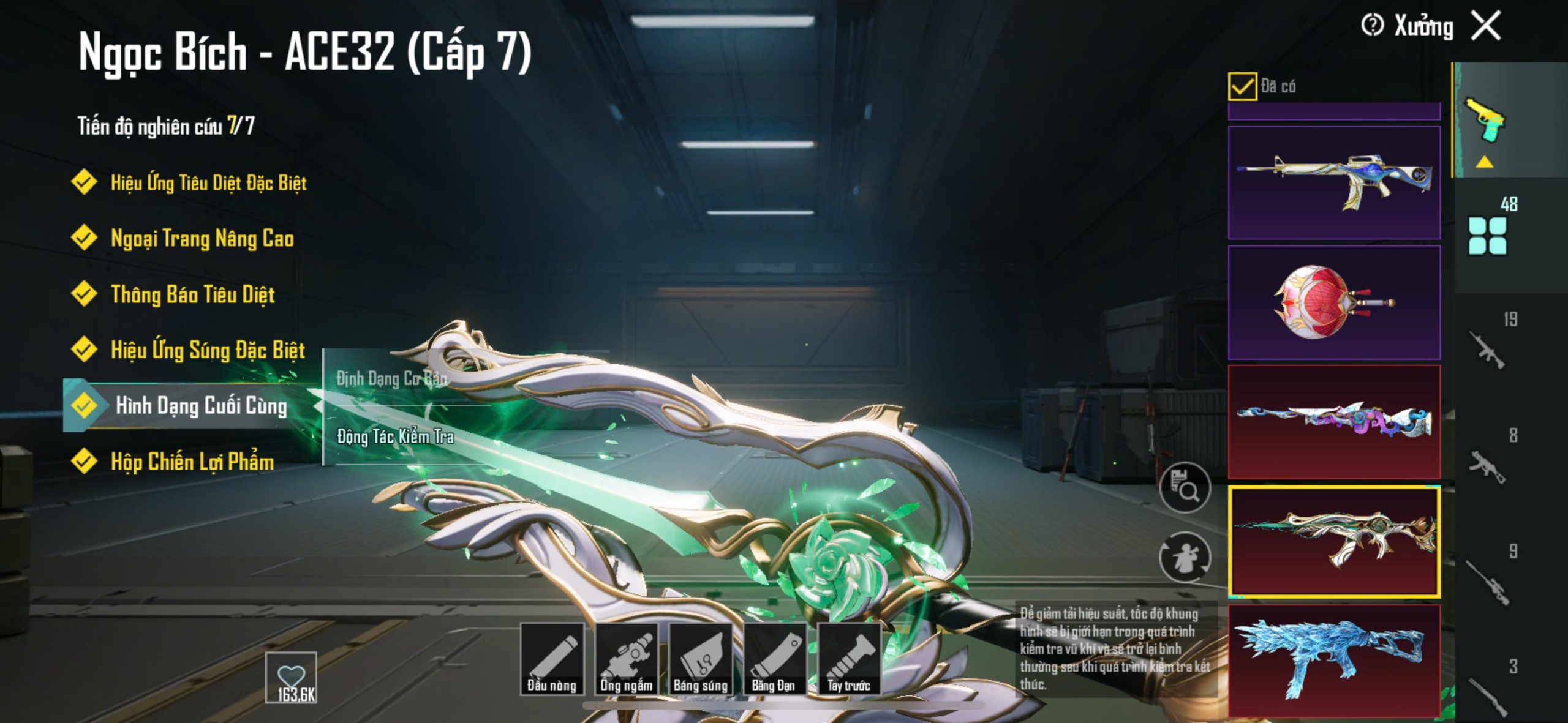The width and height of the screenshot is (1568, 723).
Task: Select Hình Dạng Cuối Cùng level
Action: (200, 406)
